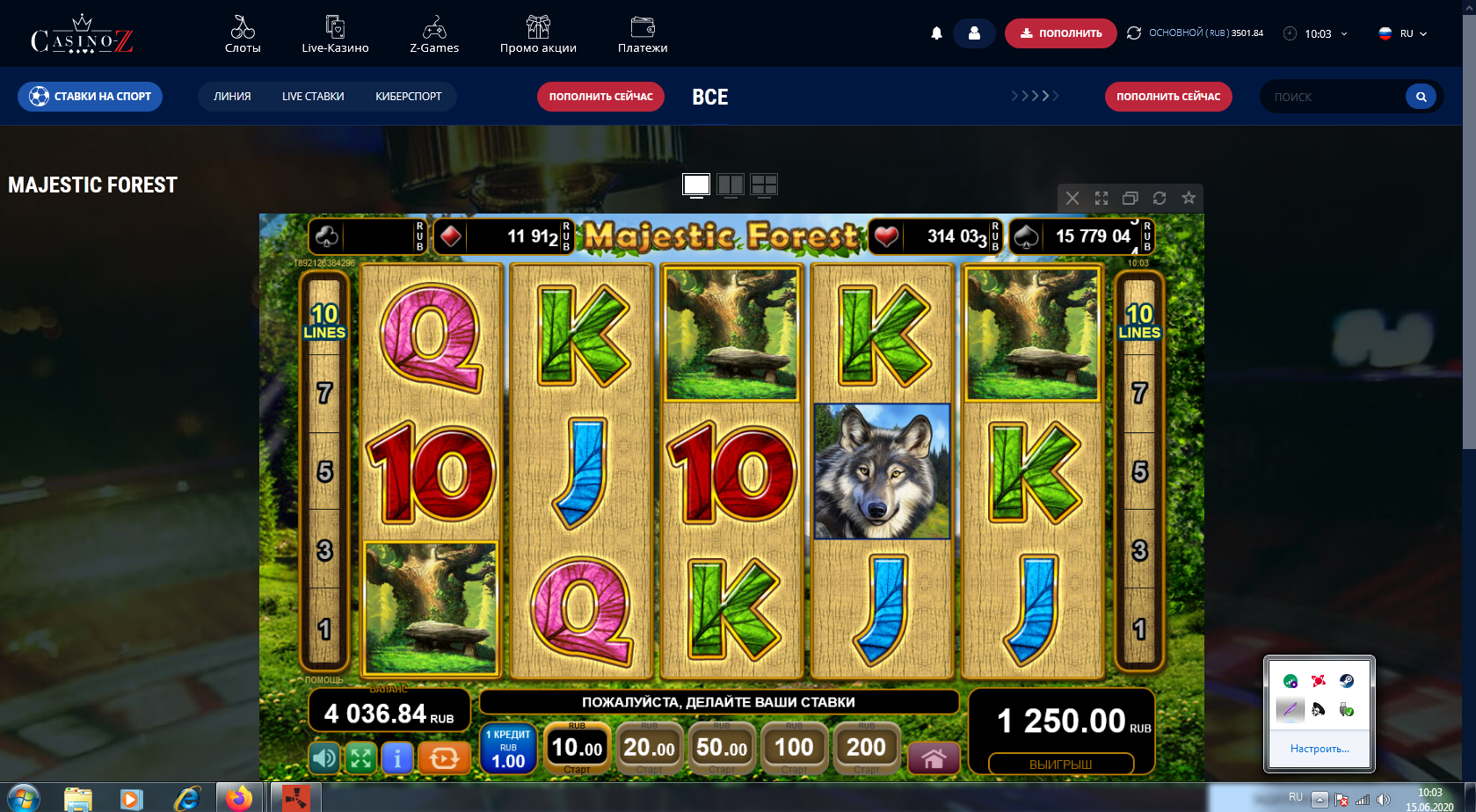1476x812 pixels.
Task: Click the game search field
Action: pos(1334,97)
